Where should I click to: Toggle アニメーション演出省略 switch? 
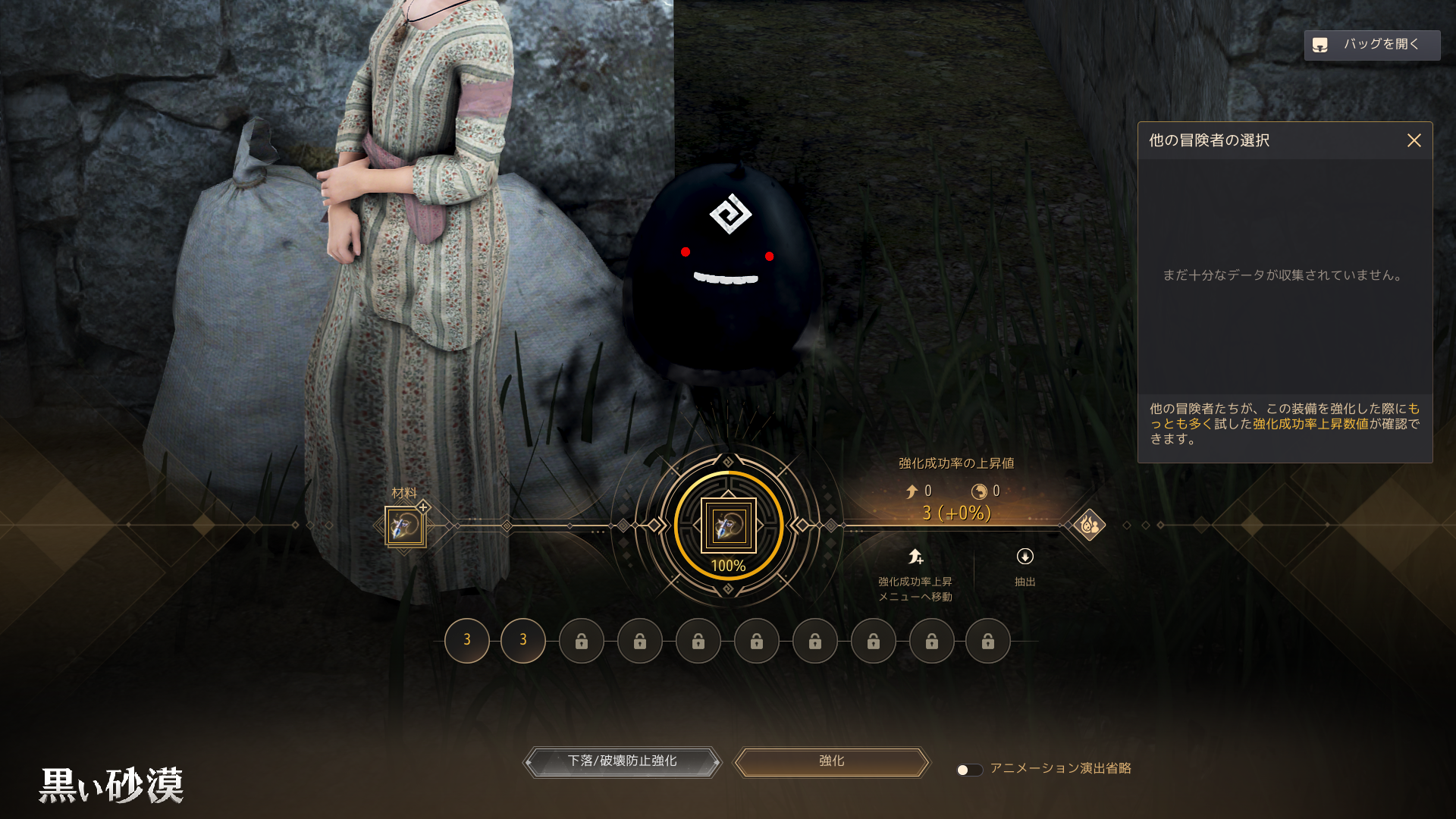click(969, 770)
